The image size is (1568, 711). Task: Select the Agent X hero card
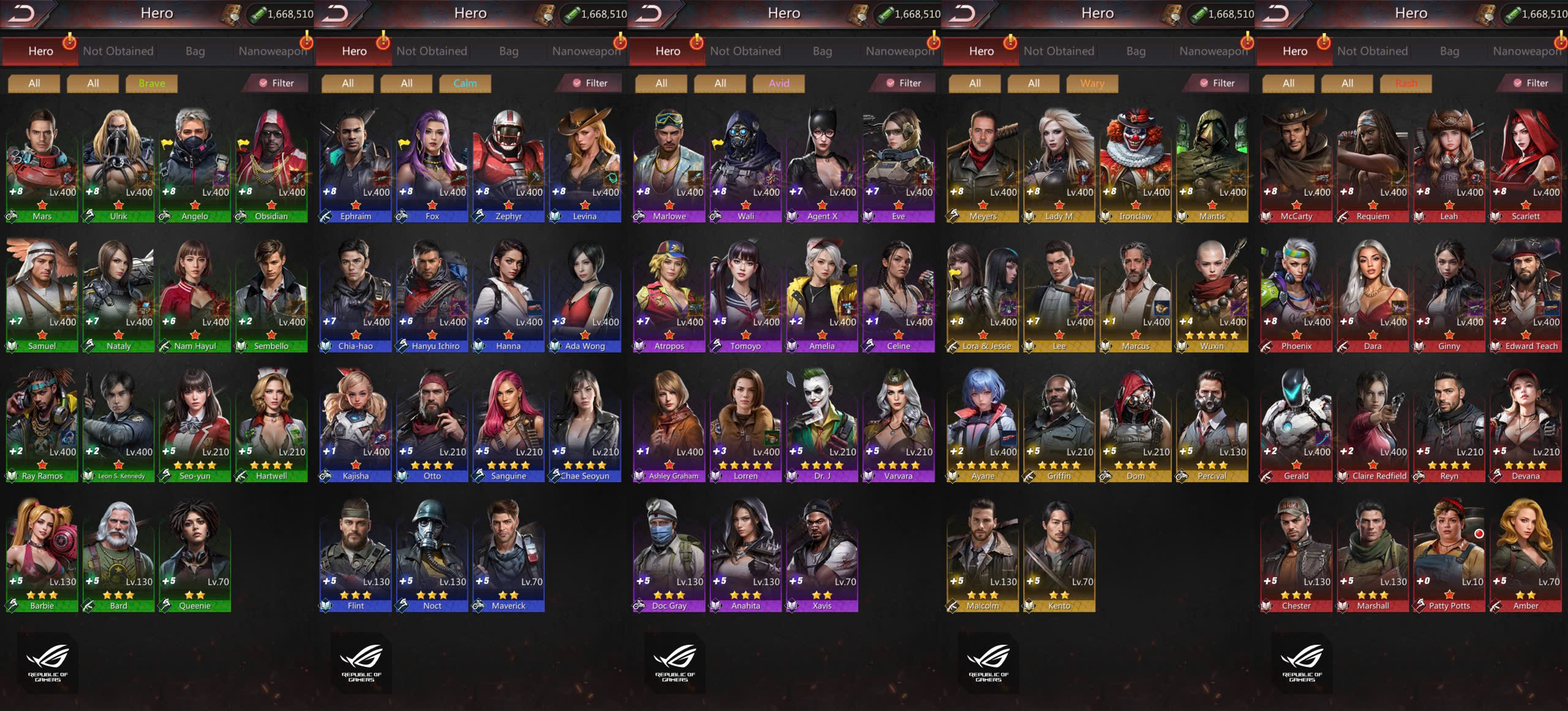(x=822, y=164)
